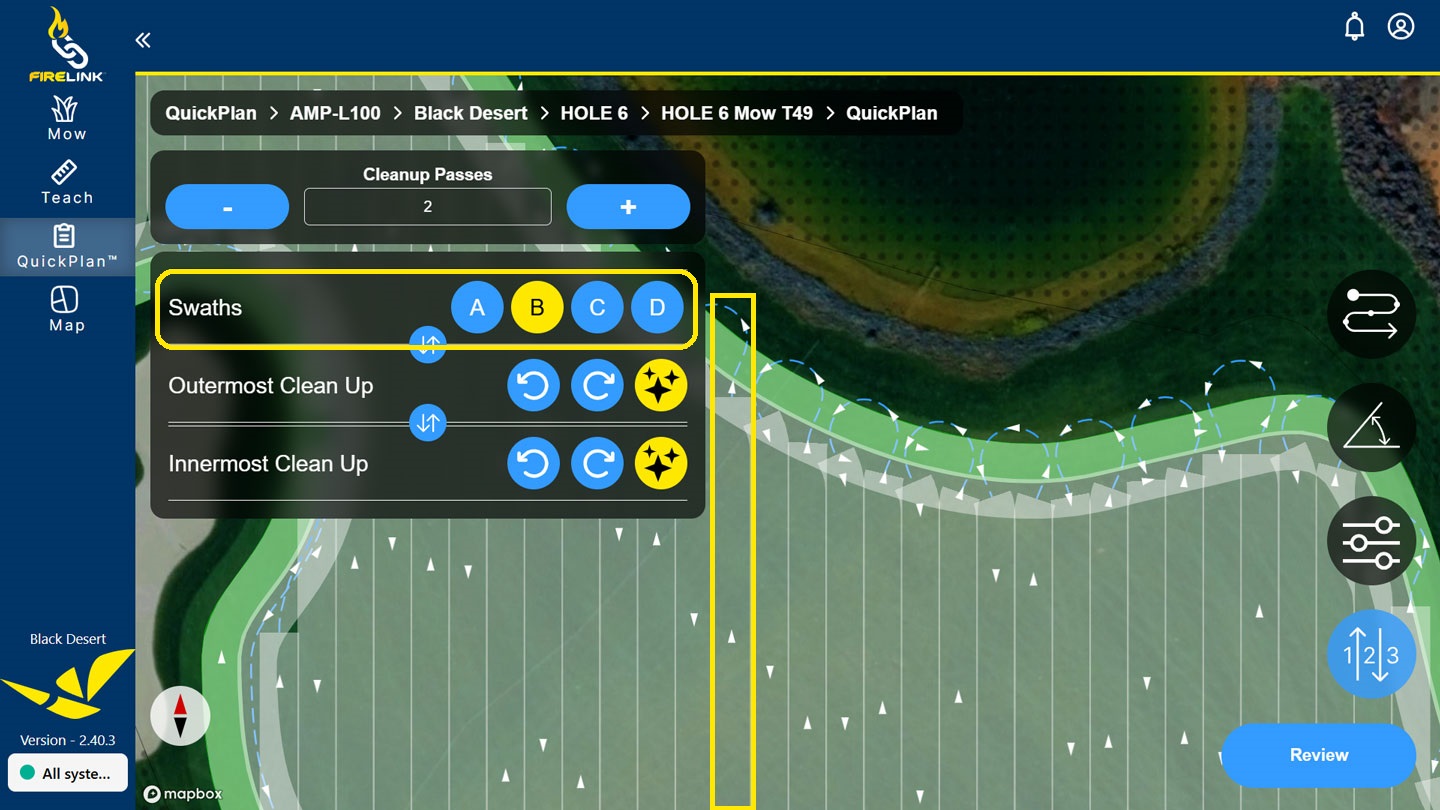Image resolution: width=1440 pixels, height=810 pixels.
Task: Open the Teach section
Action: click(67, 182)
